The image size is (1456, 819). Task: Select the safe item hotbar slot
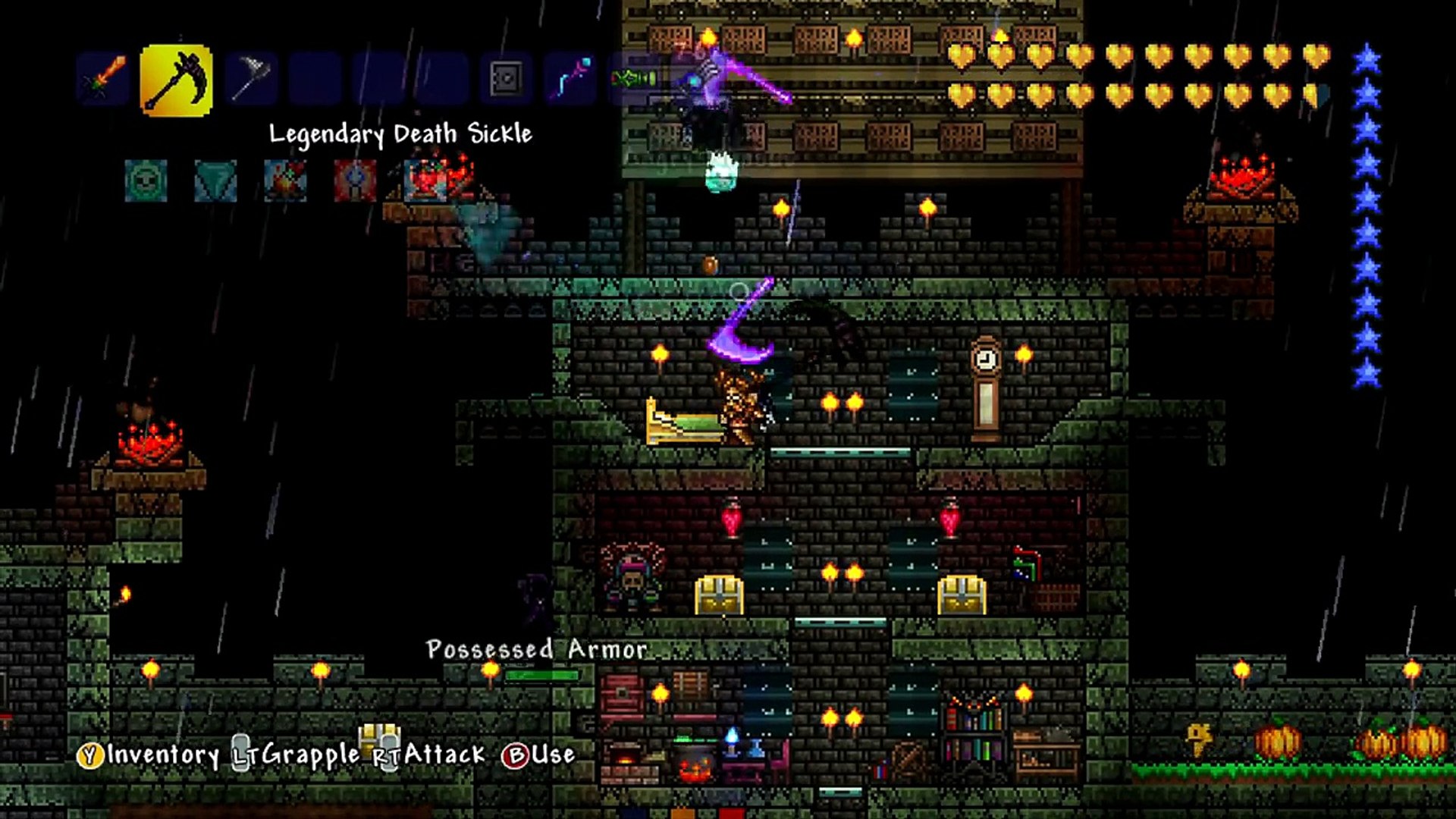tap(505, 78)
